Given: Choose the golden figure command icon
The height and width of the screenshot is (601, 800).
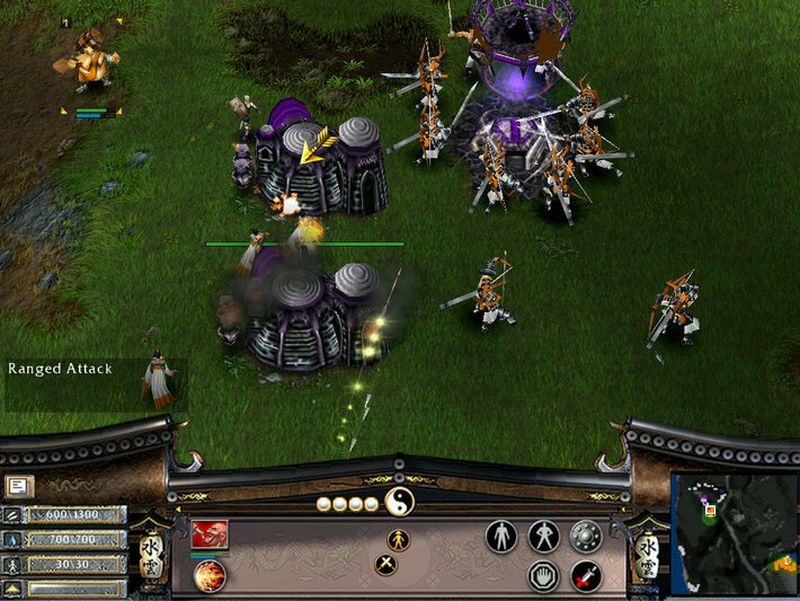Looking at the screenshot, I should pyautogui.click(x=399, y=539).
